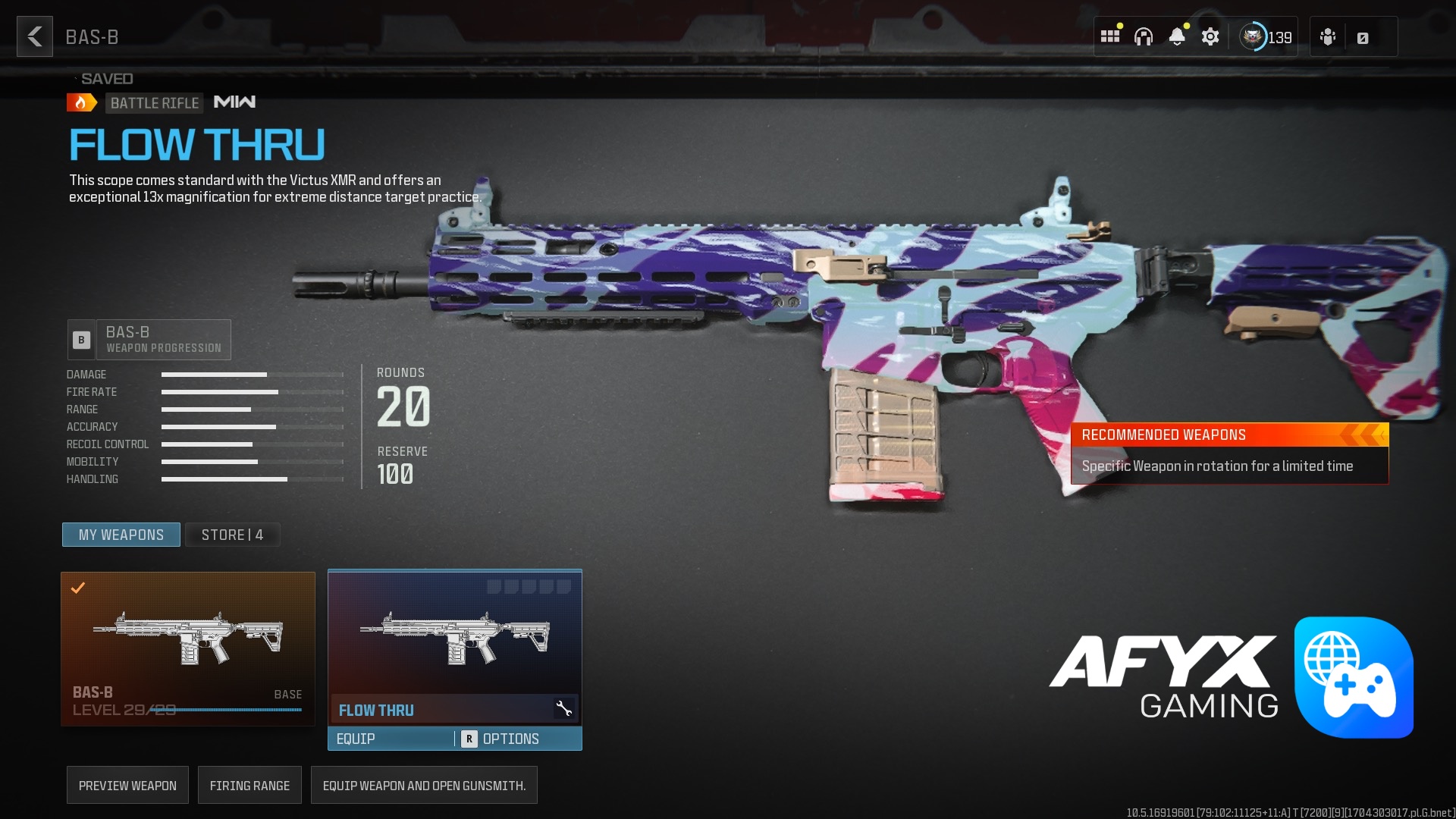Open Options for Flow Thru
The height and width of the screenshot is (819, 1456).
point(510,739)
